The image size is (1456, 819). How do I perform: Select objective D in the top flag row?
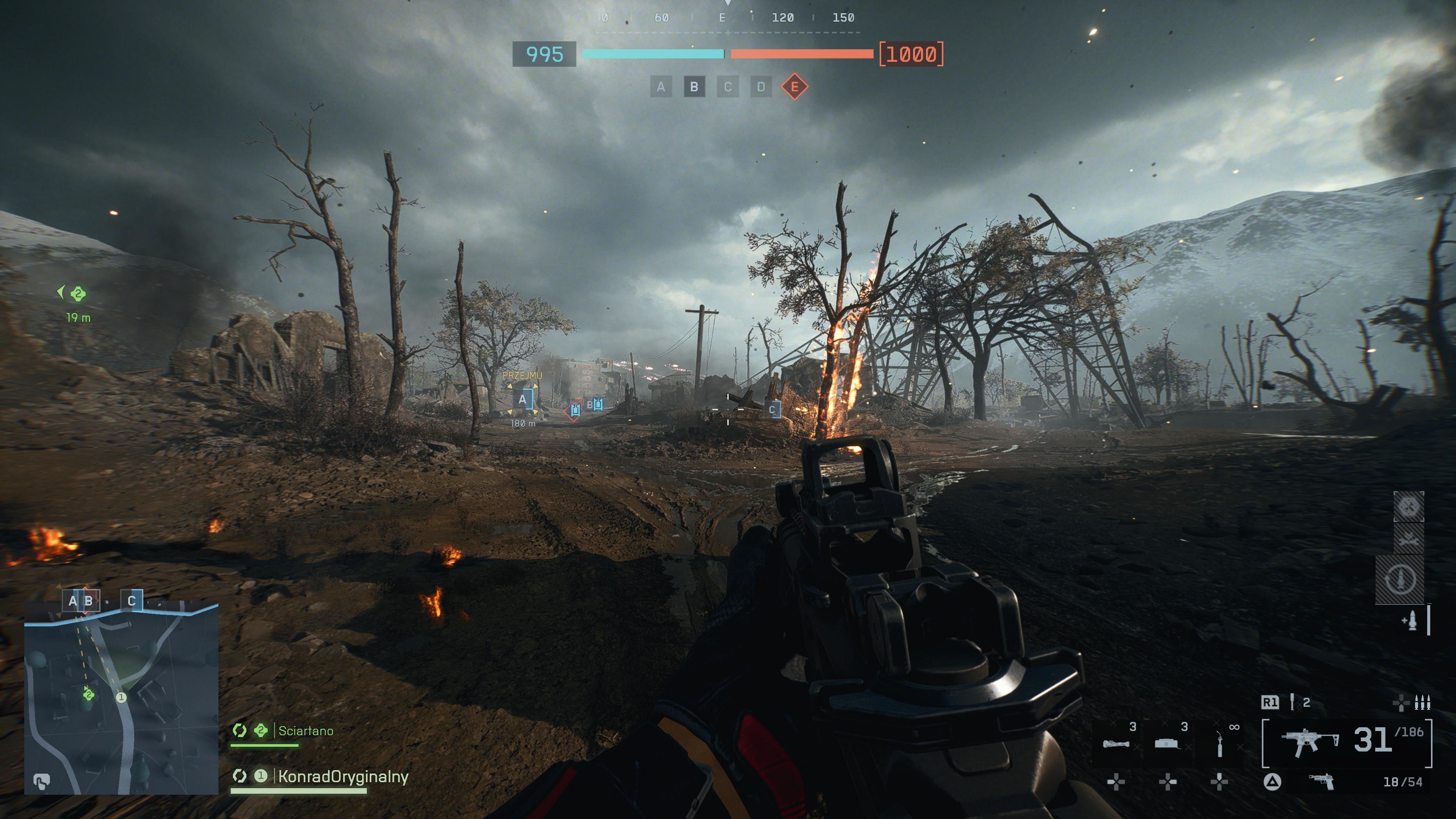tap(761, 87)
